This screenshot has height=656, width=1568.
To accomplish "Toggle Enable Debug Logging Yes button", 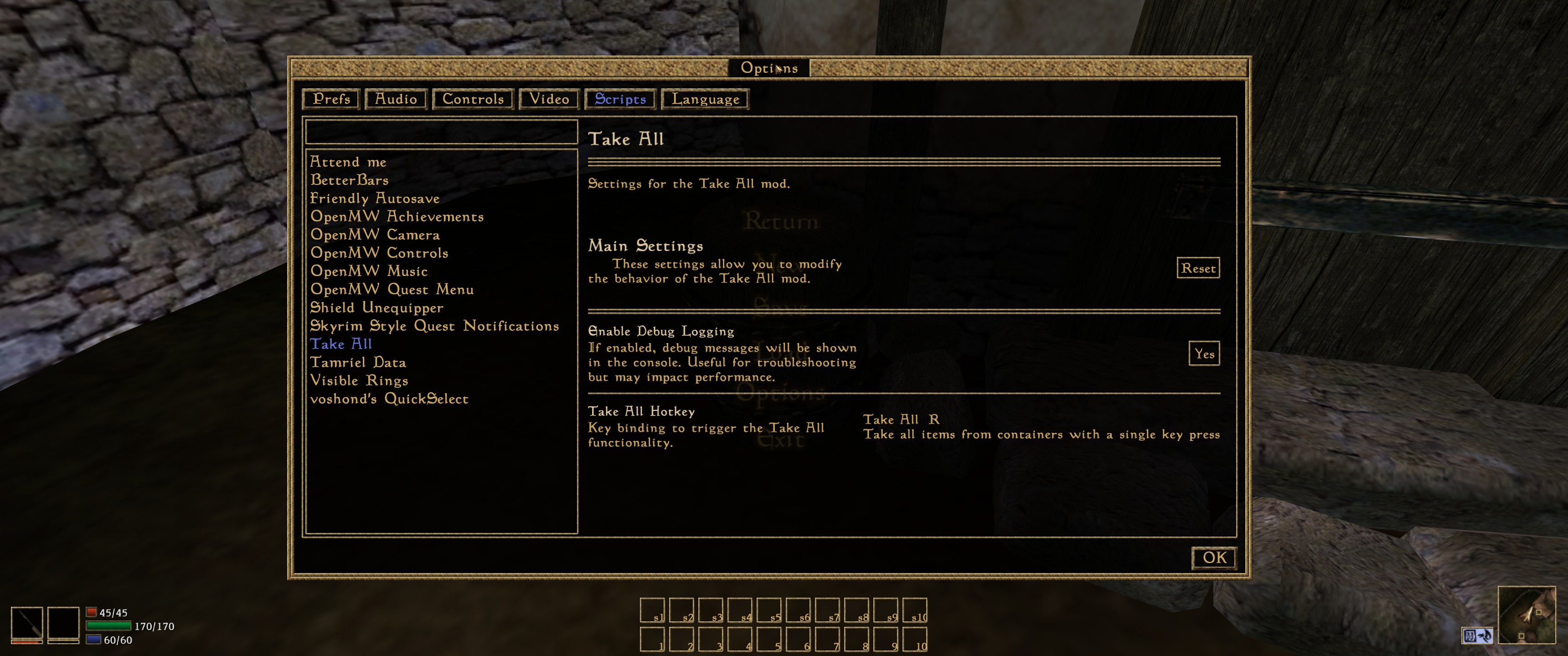I will (x=1204, y=354).
